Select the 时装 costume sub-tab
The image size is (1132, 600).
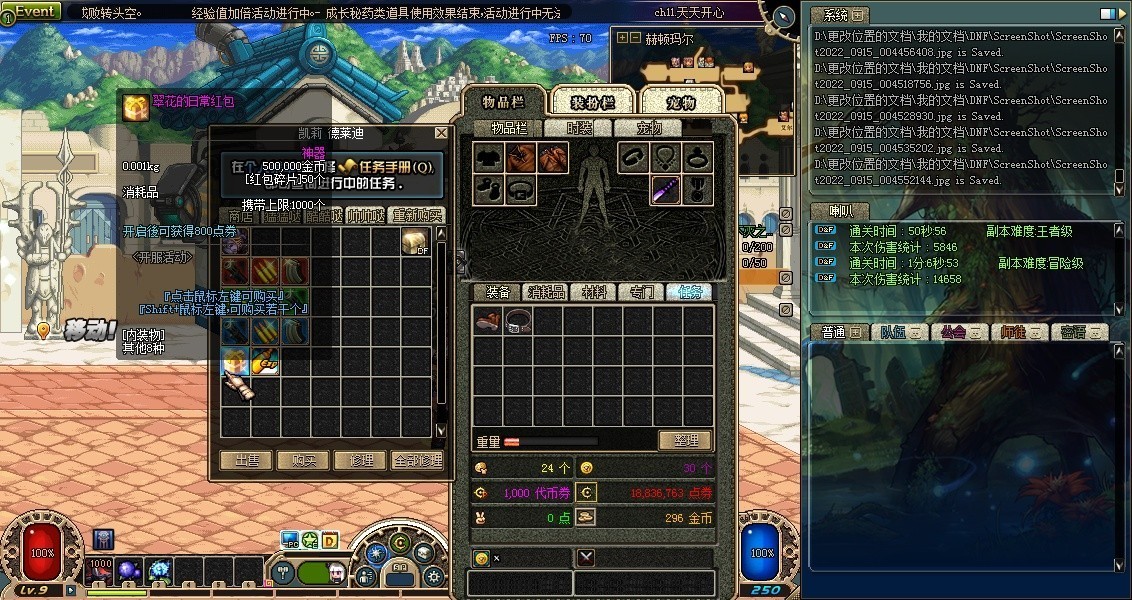point(579,128)
